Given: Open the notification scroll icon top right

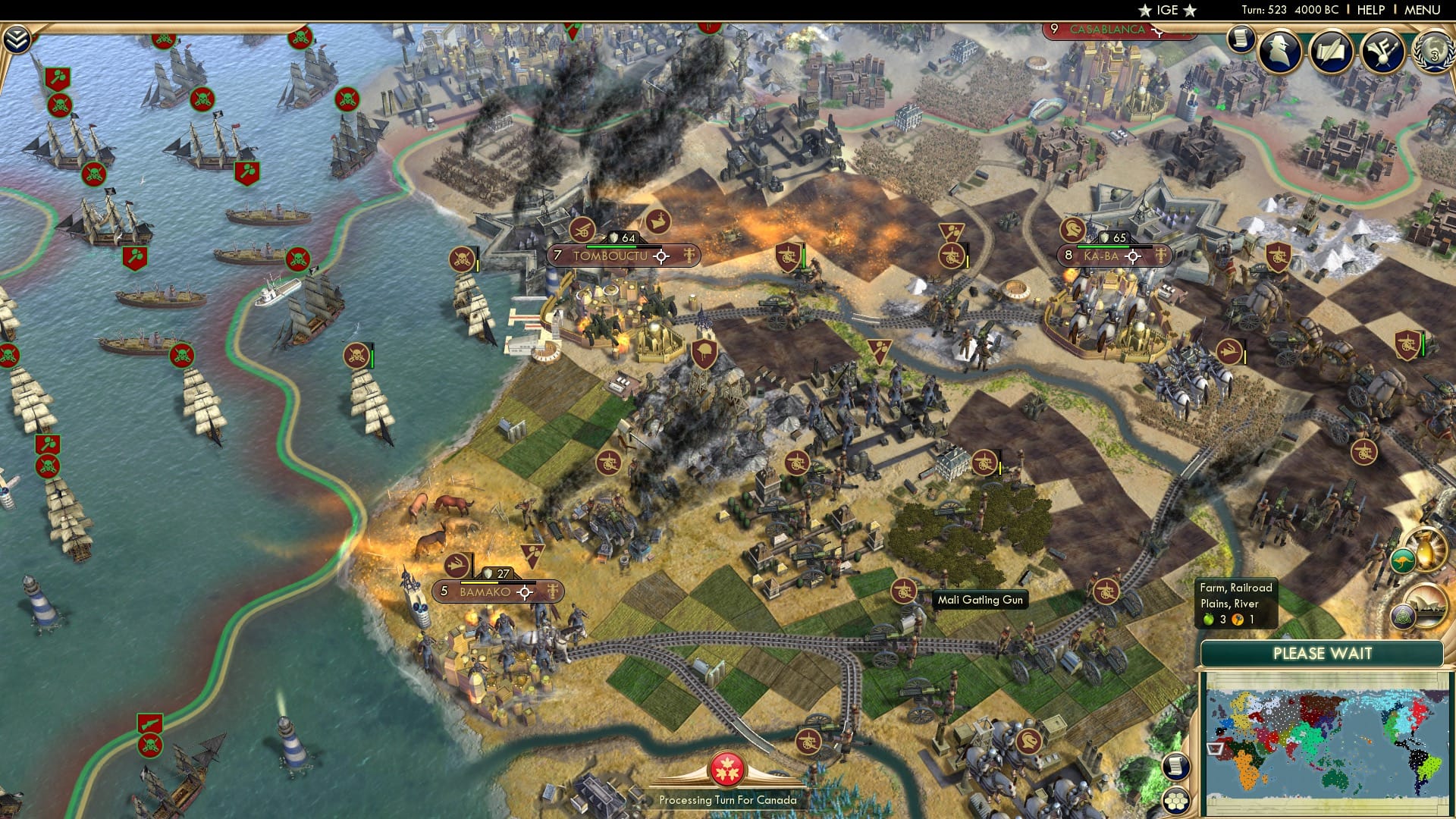Looking at the screenshot, I should tap(1240, 39).
